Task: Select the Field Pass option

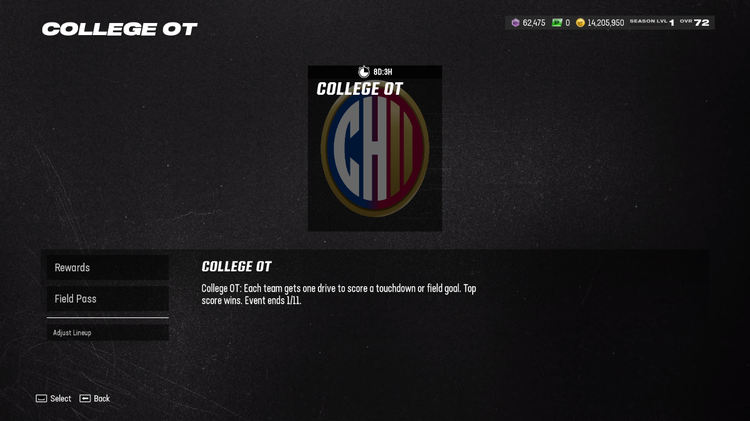Action: 107,299
